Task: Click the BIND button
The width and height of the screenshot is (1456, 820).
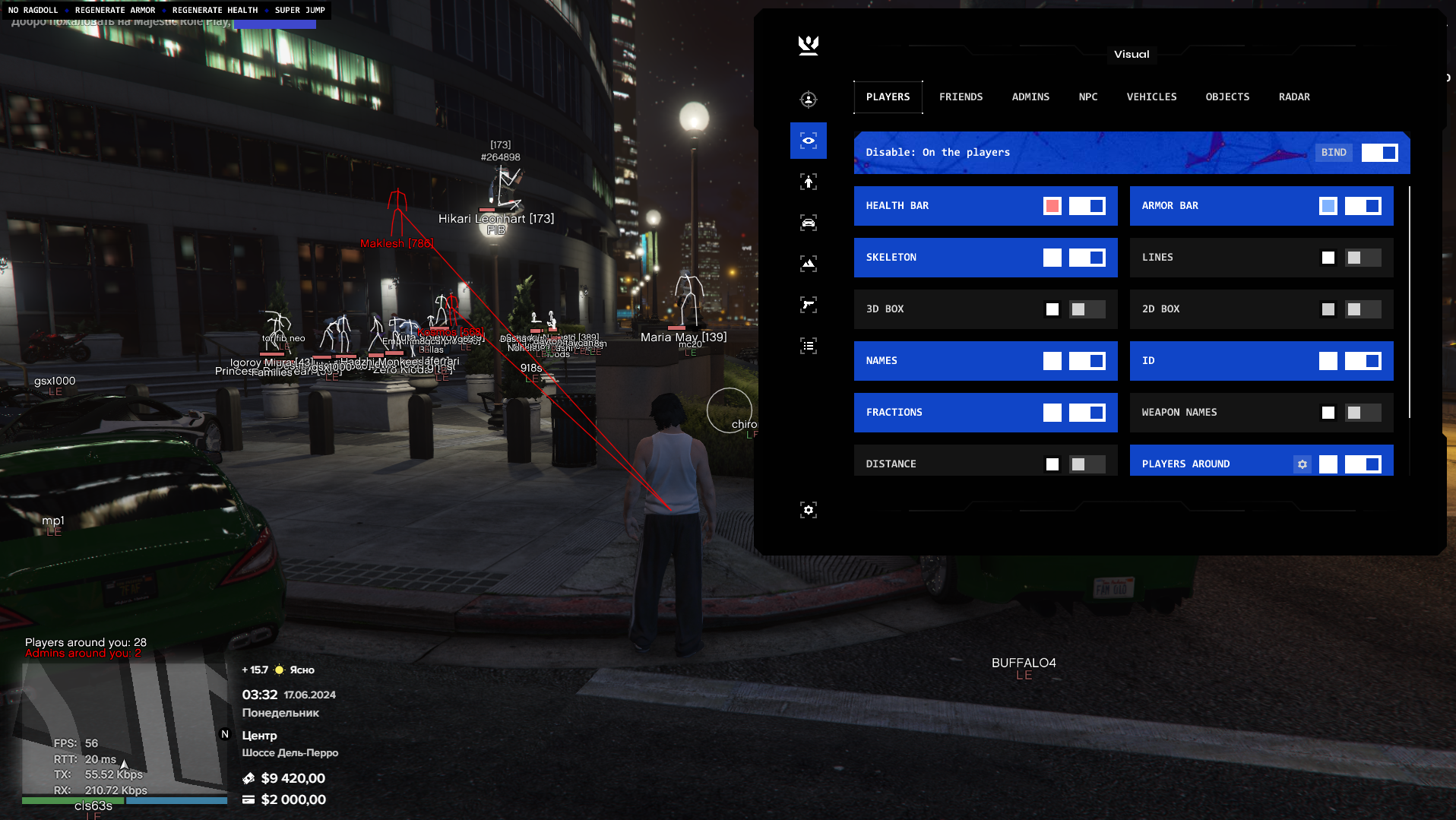Action: 1334,153
